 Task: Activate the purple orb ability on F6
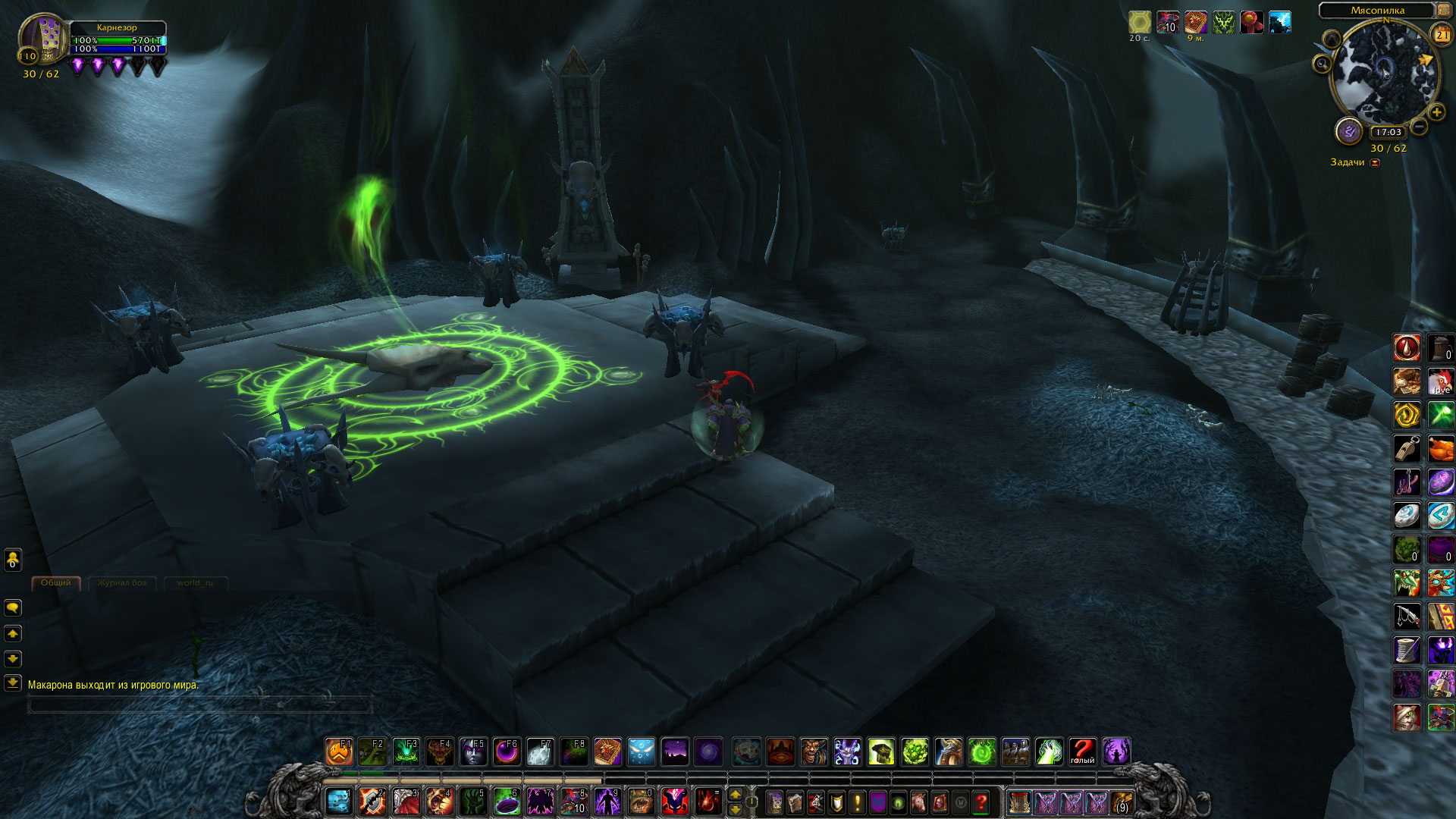[x=507, y=752]
